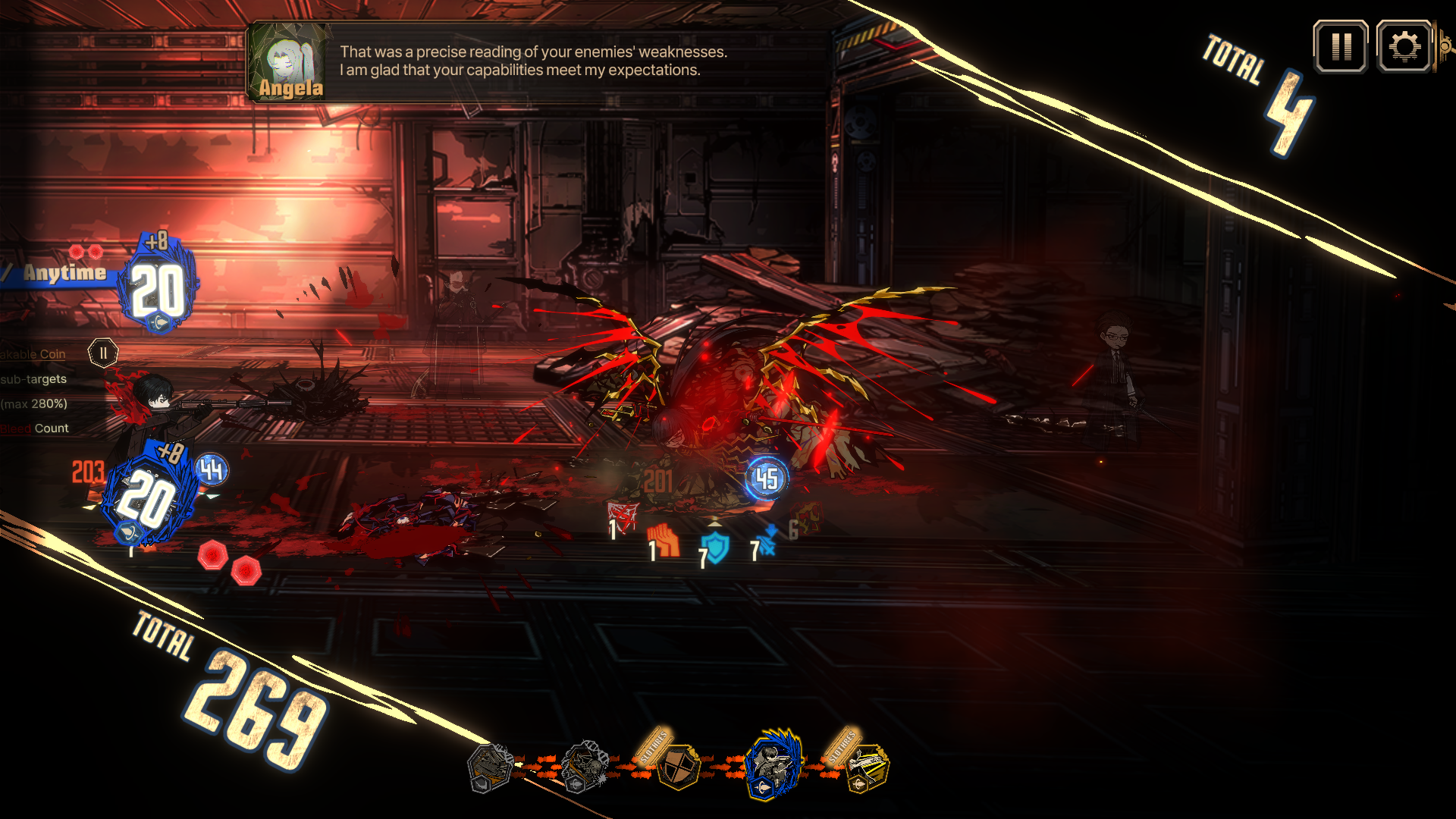Click the small hexagonal pause icon by skill text
Image resolution: width=1456 pixels, height=819 pixels.
pyautogui.click(x=103, y=353)
